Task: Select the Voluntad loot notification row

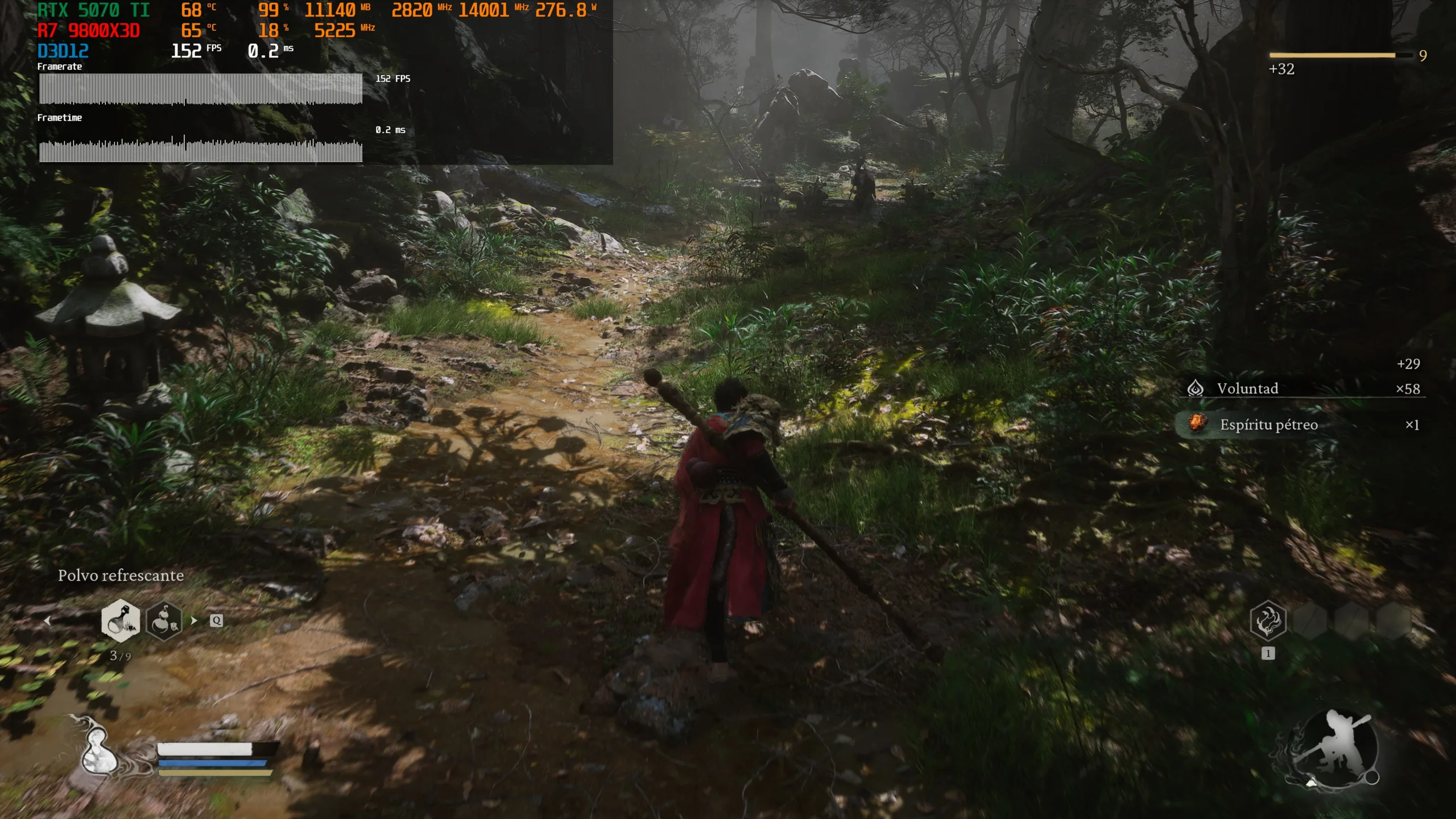Action: click(1303, 388)
